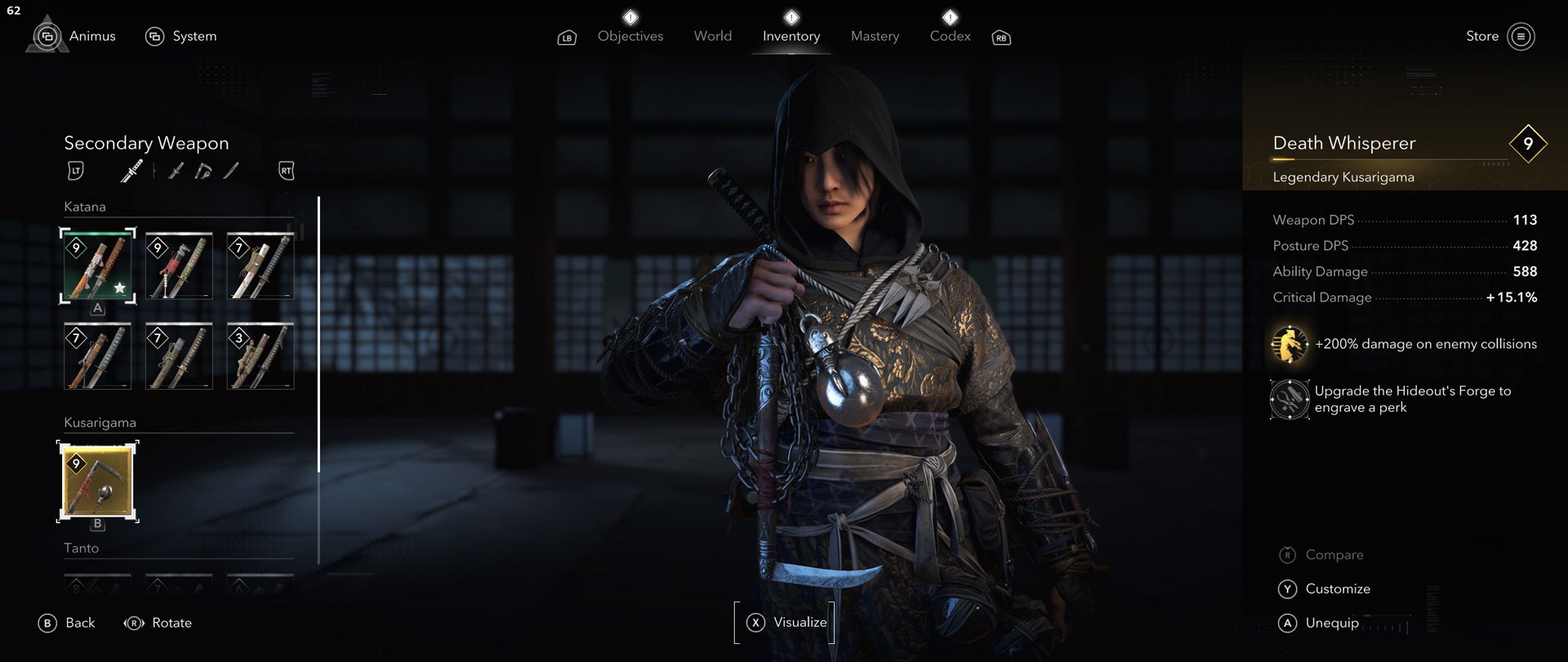
Task: Collapse the Kusarigama section header
Action: click(100, 423)
